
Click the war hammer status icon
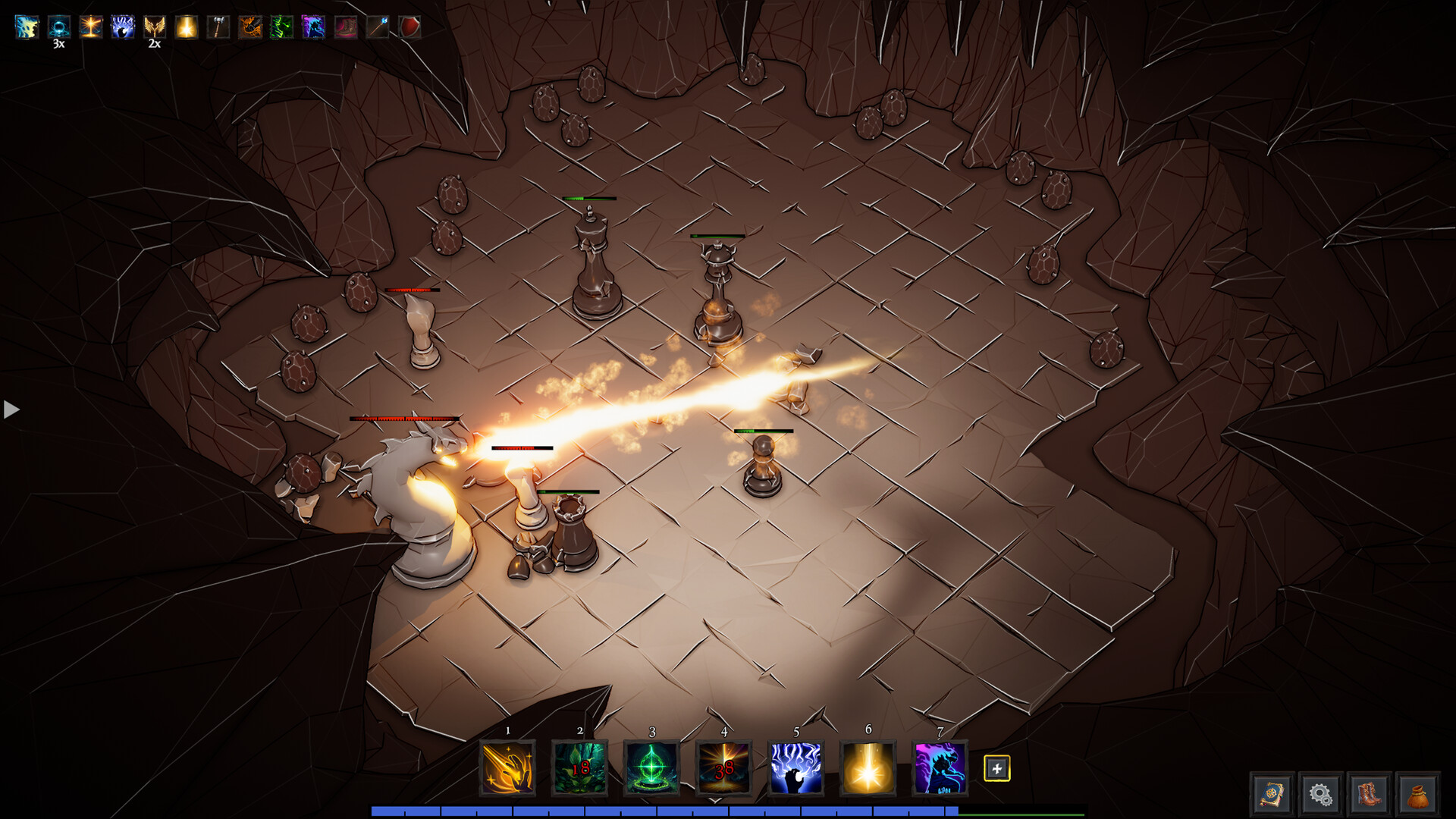218,27
